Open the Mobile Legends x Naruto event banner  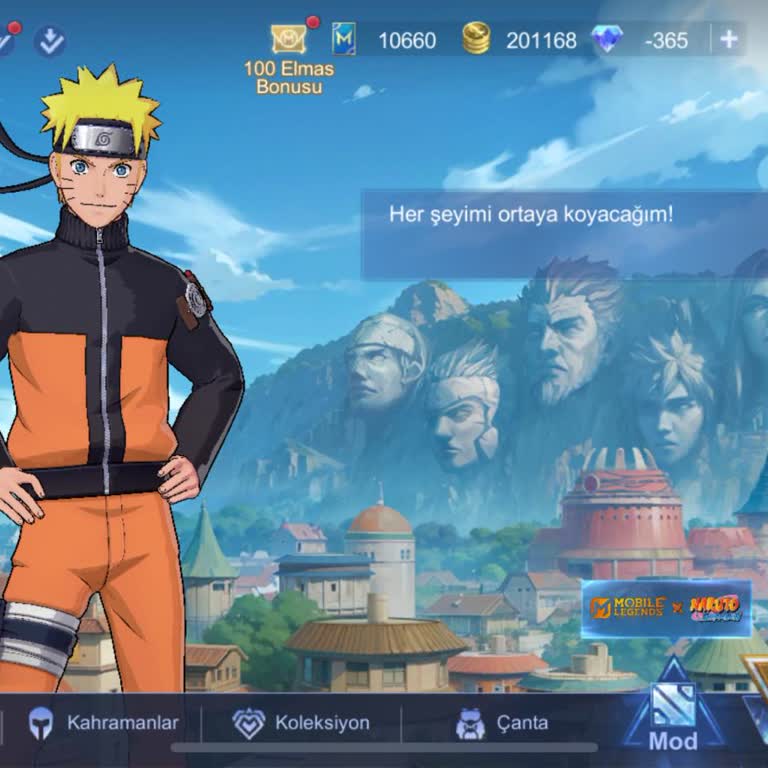click(666, 608)
